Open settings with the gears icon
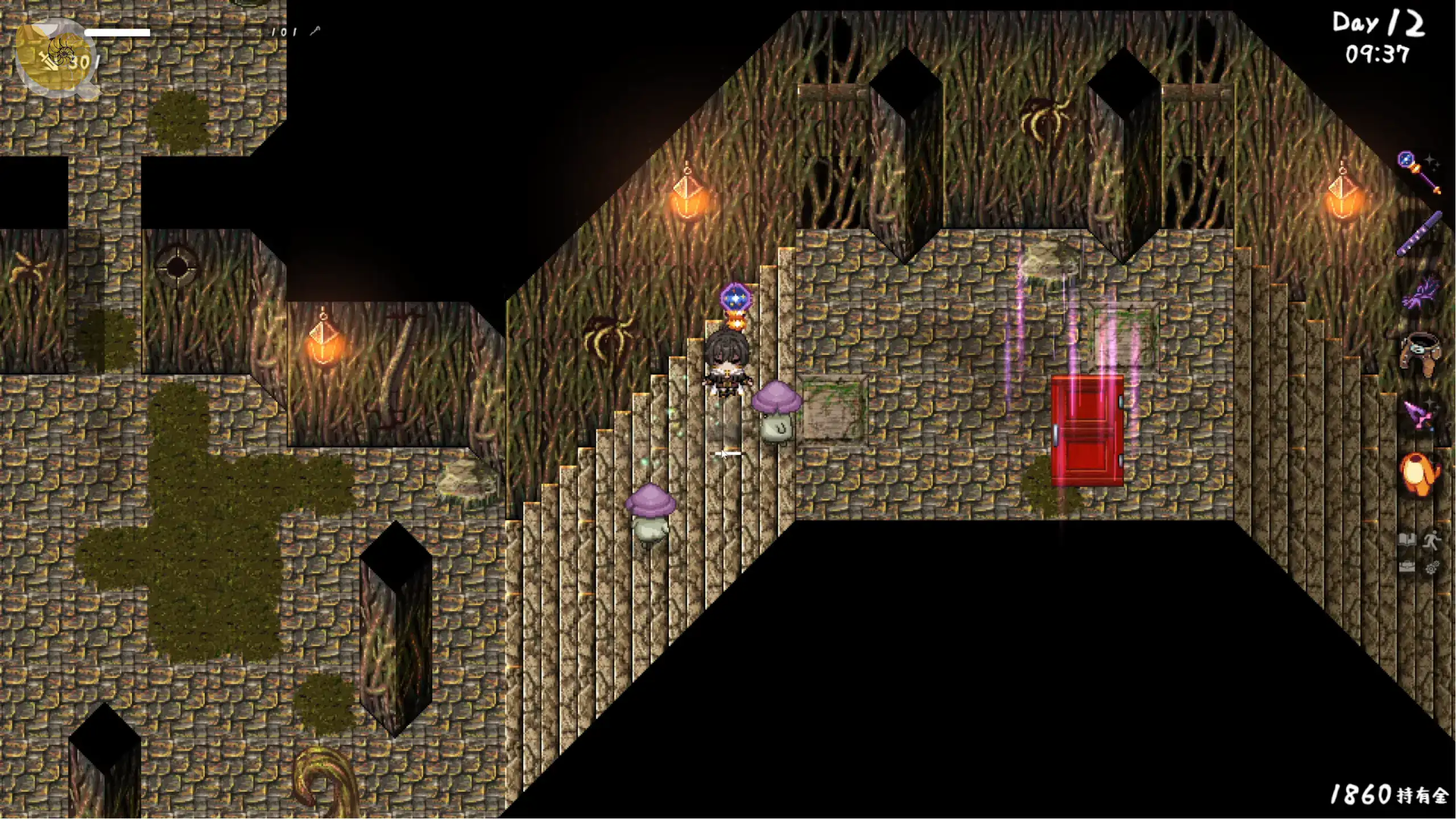 tap(1432, 567)
